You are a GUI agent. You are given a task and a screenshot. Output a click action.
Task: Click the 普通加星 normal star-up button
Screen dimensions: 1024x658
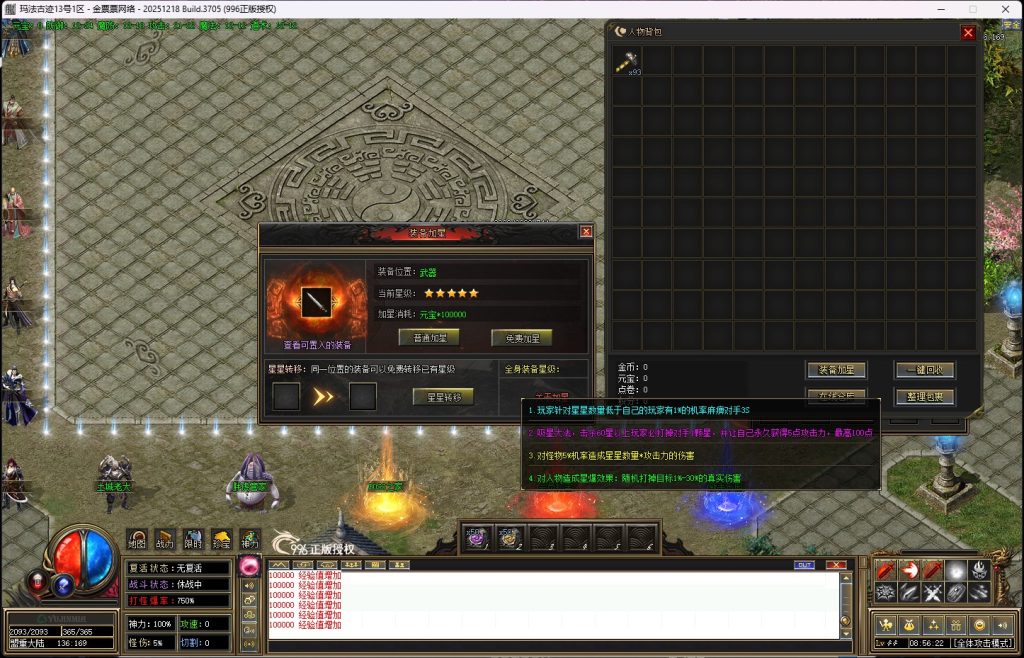(x=429, y=338)
